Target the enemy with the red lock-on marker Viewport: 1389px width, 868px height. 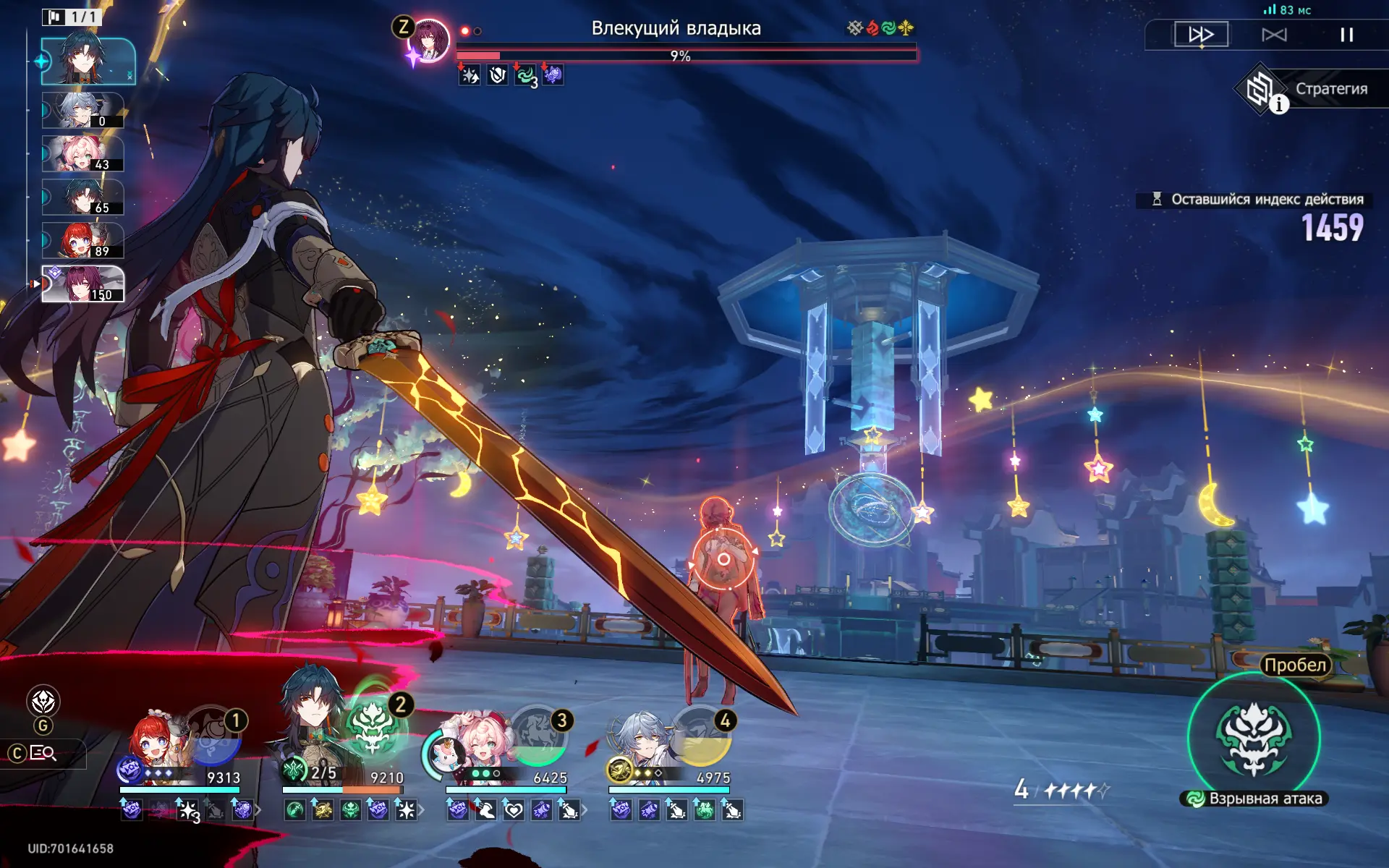(723, 558)
